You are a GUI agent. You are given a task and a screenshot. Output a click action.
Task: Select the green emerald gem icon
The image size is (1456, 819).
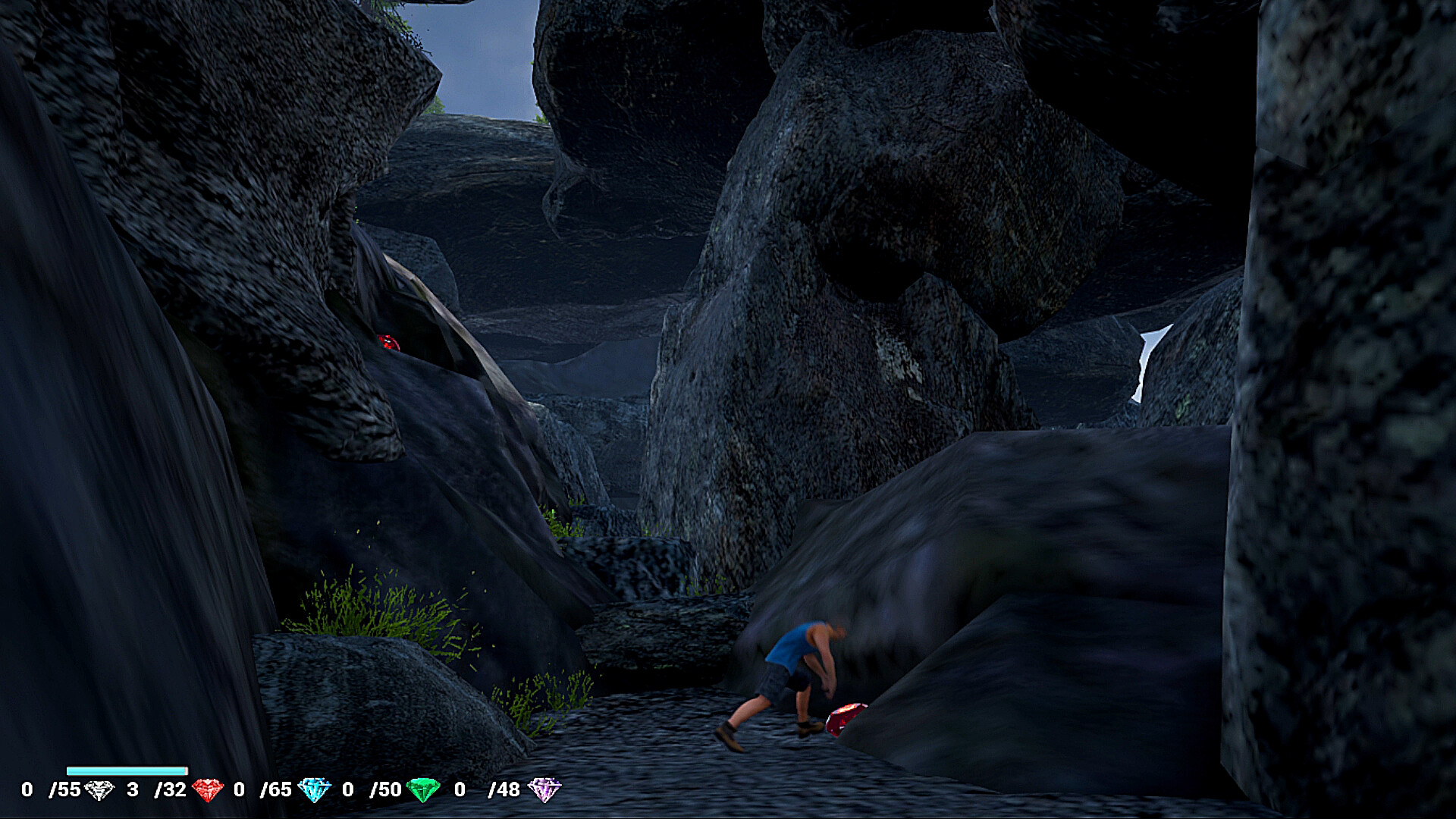(x=423, y=790)
